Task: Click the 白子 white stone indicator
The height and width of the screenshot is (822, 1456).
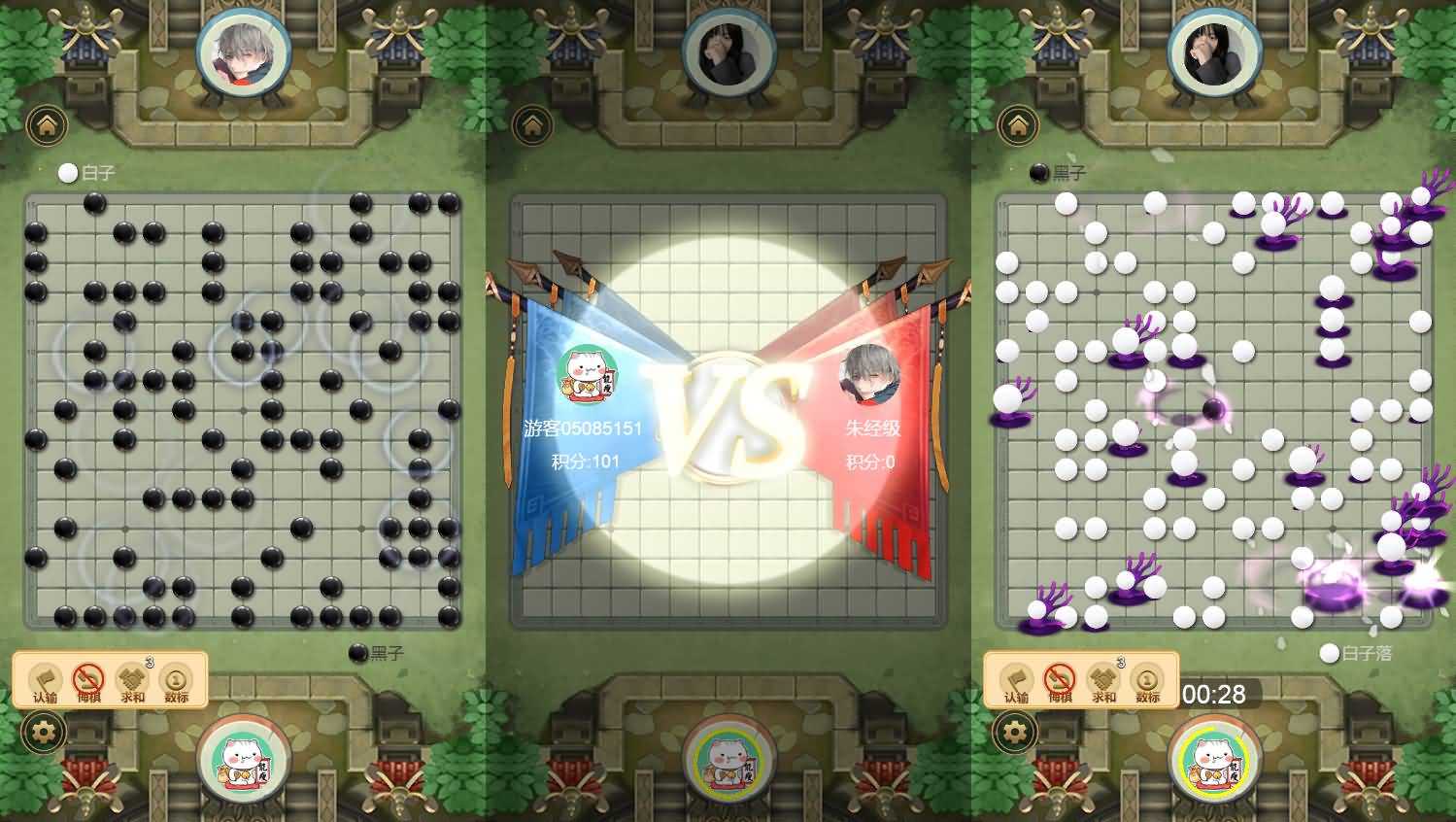Action: coord(83,172)
